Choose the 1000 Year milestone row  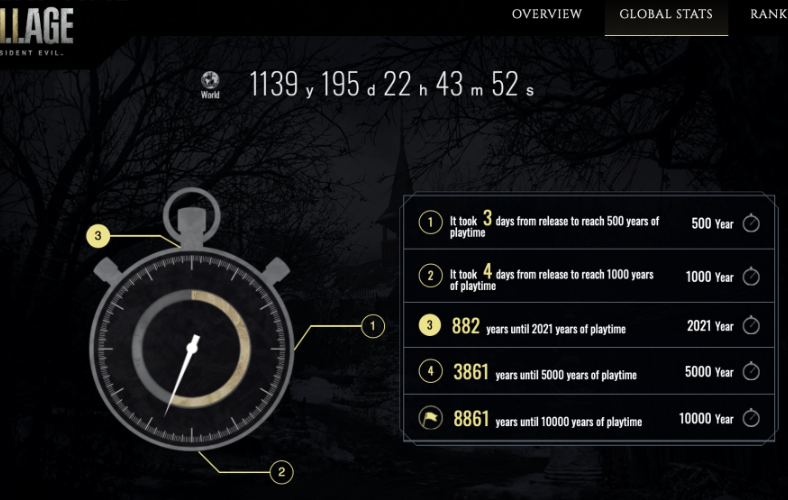588,277
